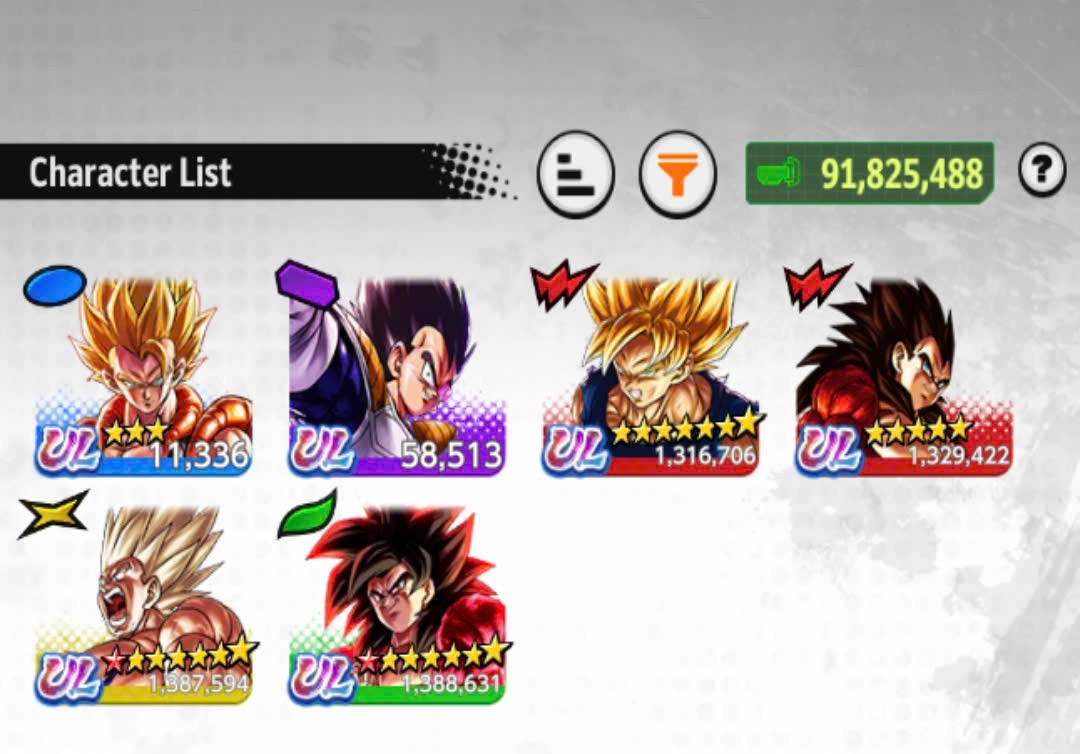Choose the green character with power 1,388,631
The height and width of the screenshot is (754, 1080).
(x=396, y=605)
